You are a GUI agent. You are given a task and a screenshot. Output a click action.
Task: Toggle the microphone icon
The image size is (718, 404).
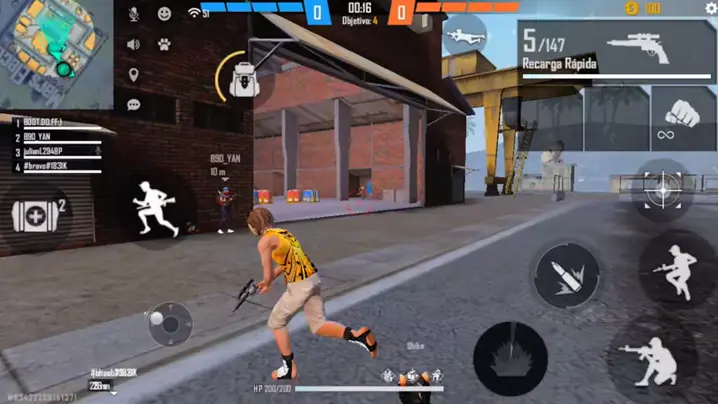pos(134,14)
